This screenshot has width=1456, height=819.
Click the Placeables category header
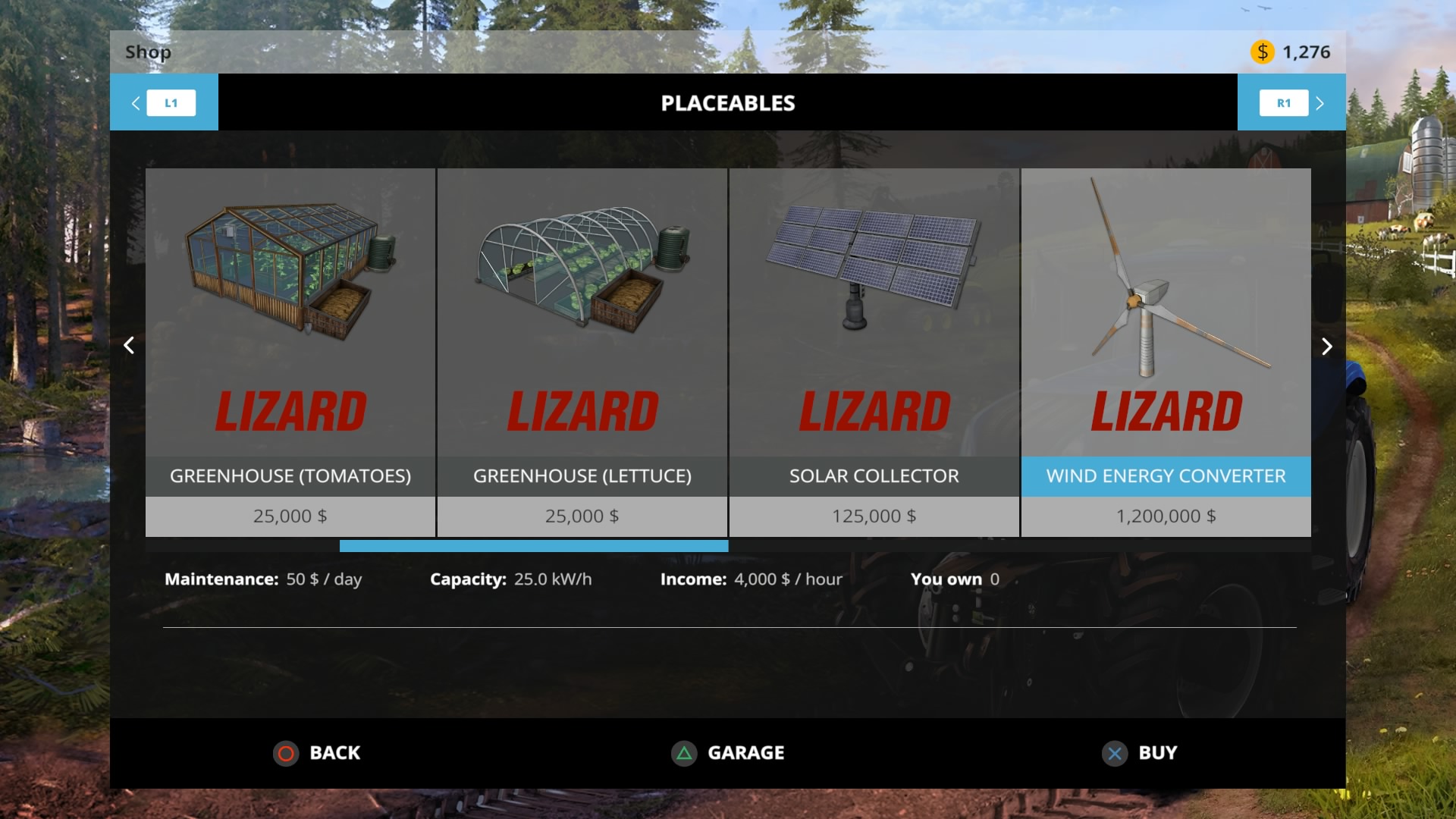tap(728, 102)
